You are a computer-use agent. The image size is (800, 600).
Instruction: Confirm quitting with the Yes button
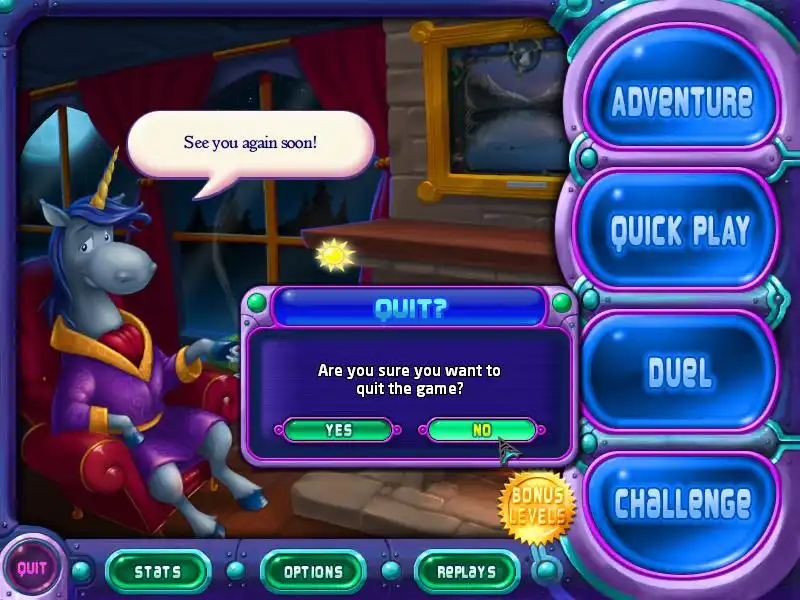coord(338,430)
